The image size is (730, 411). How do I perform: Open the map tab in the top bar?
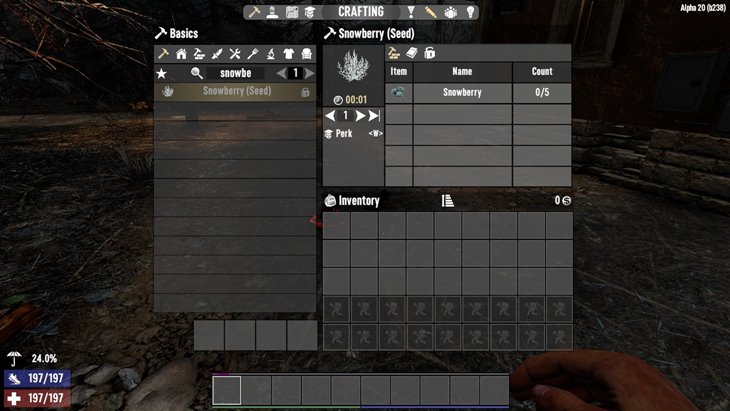[292, 12]
